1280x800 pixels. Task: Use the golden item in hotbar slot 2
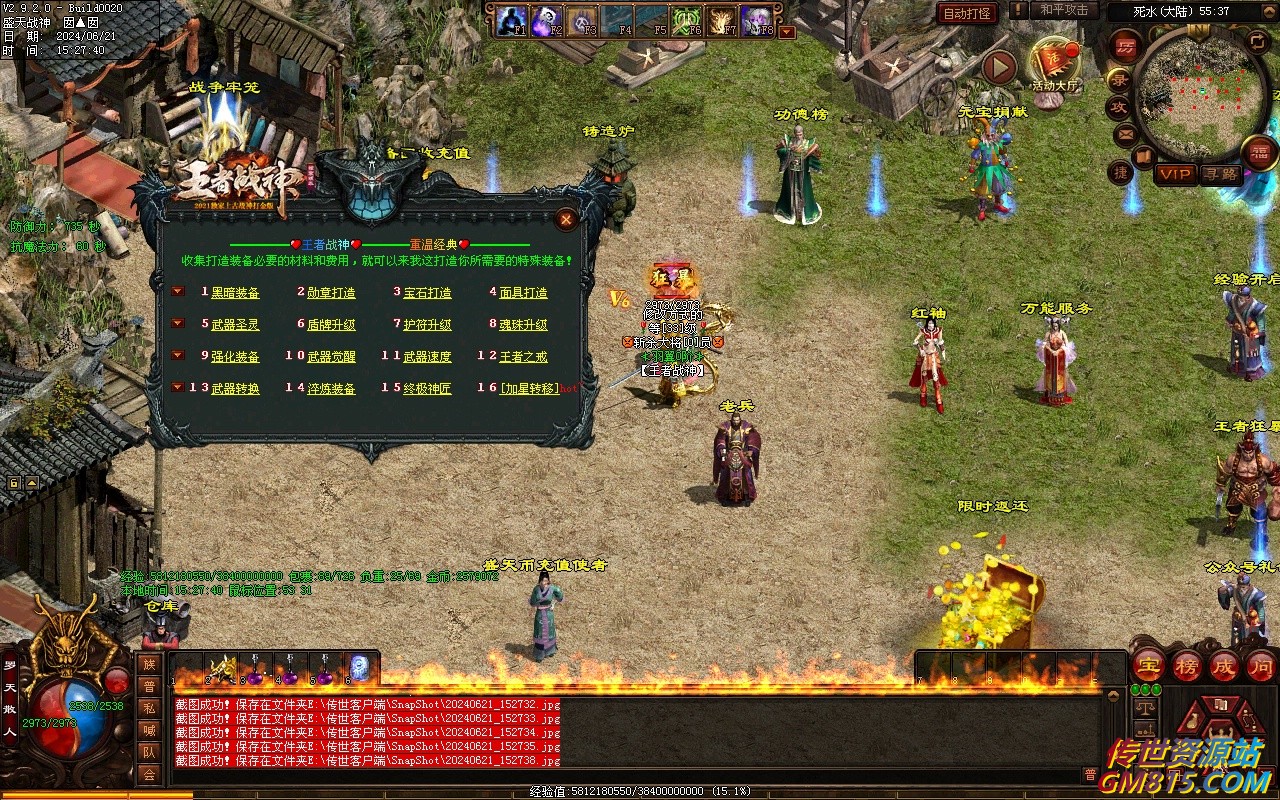pyautogui.click(x=221, y=668)
